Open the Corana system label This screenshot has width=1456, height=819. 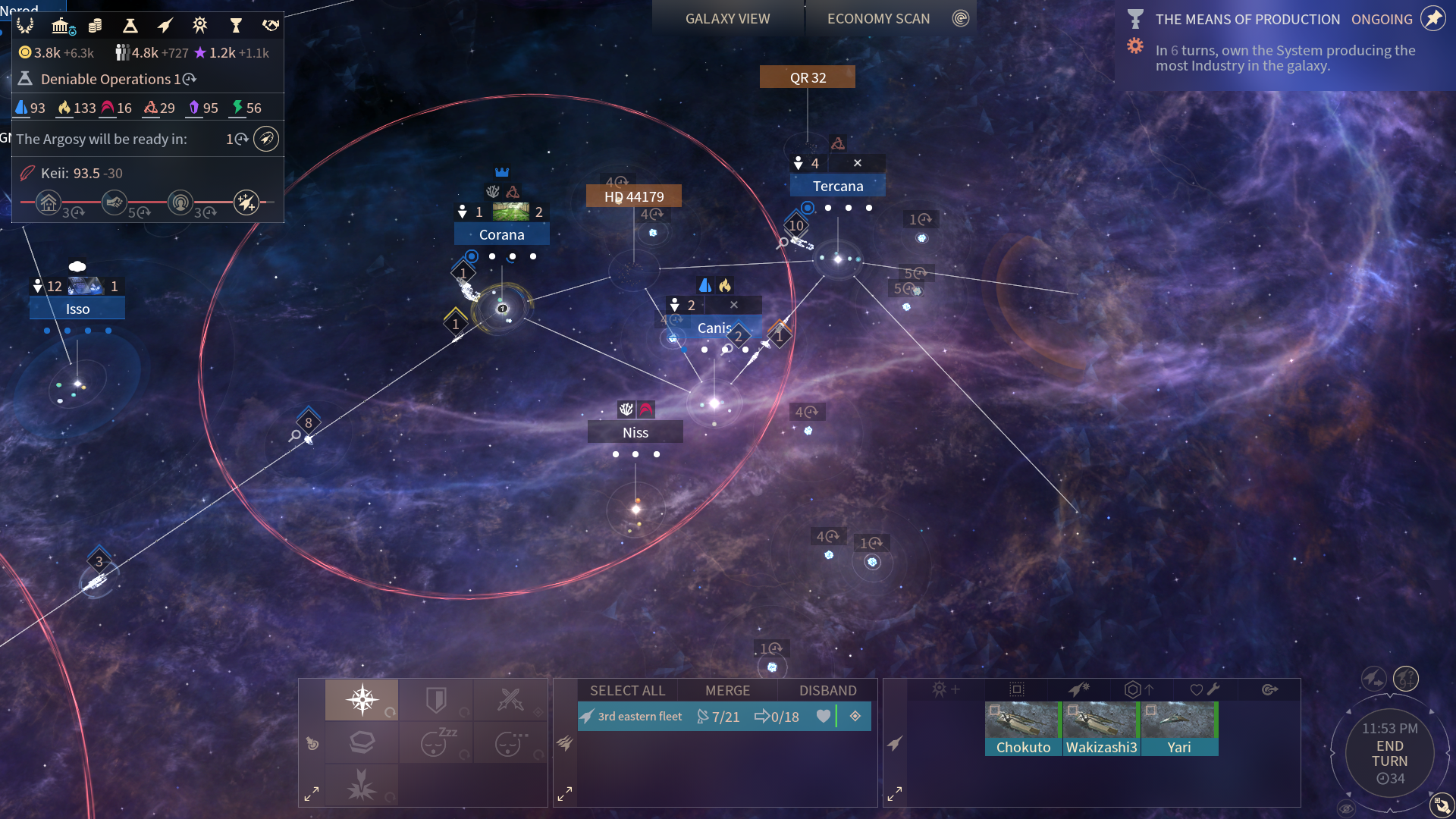coord(501,235)
